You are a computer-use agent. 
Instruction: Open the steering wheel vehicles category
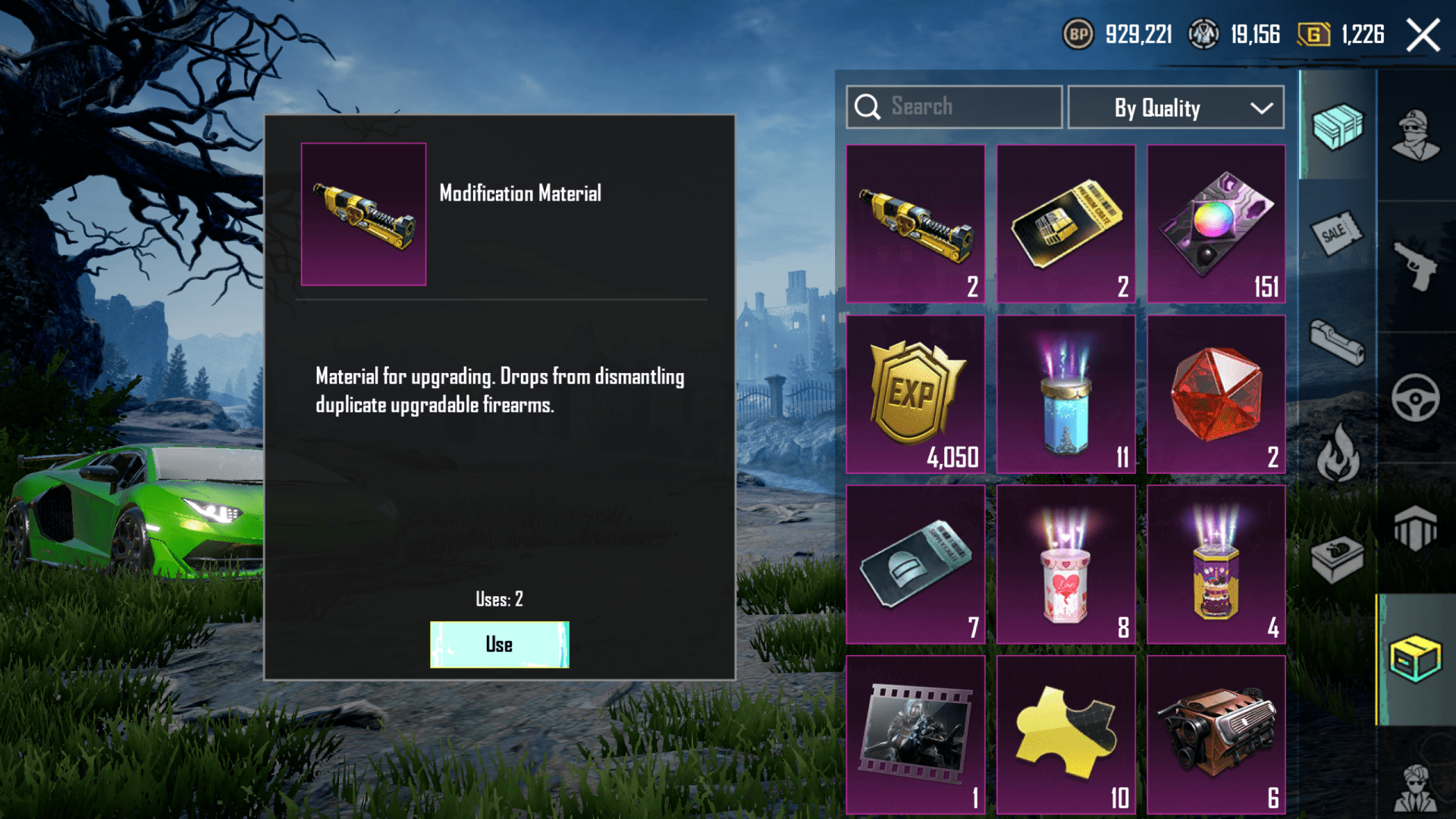pos(1415,397)
